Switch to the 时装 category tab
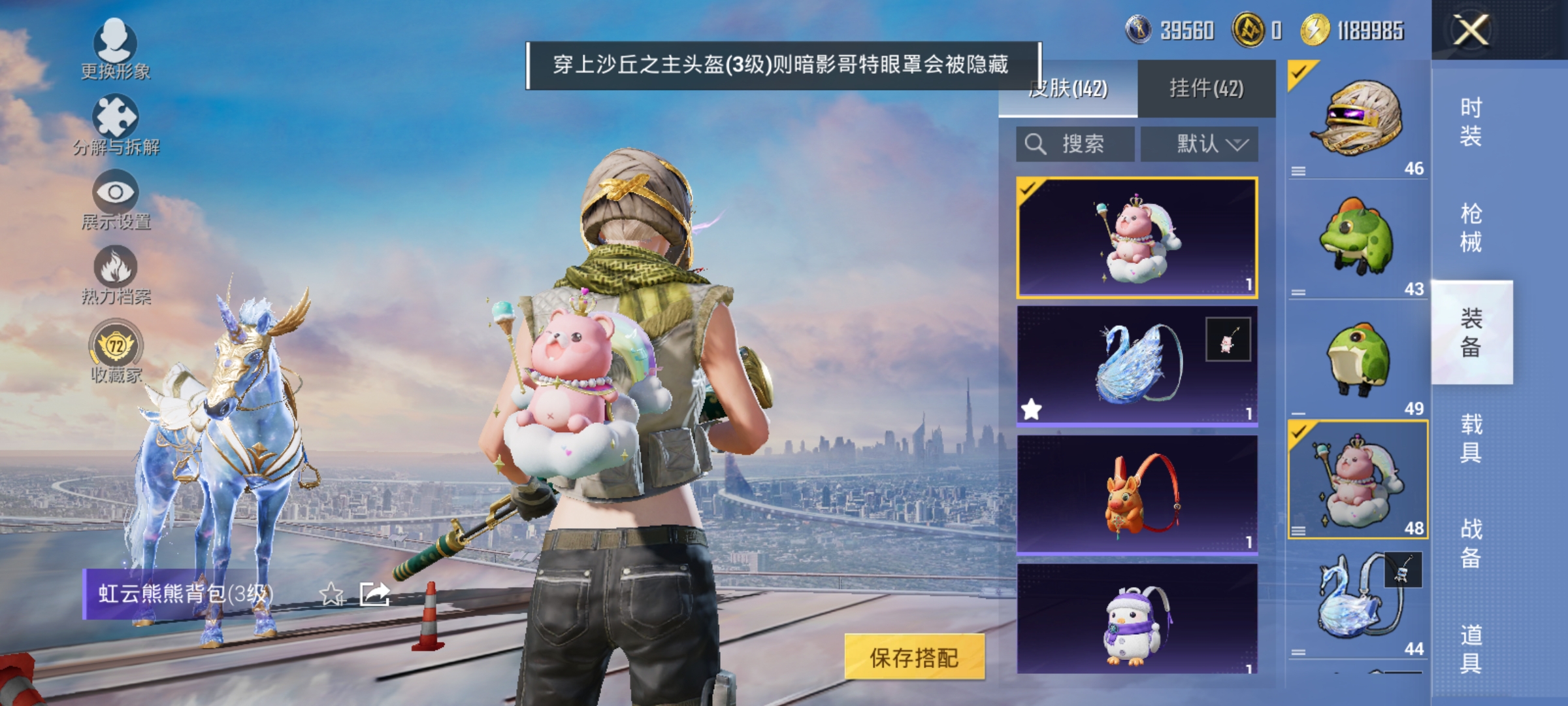 coord(1472,121)
